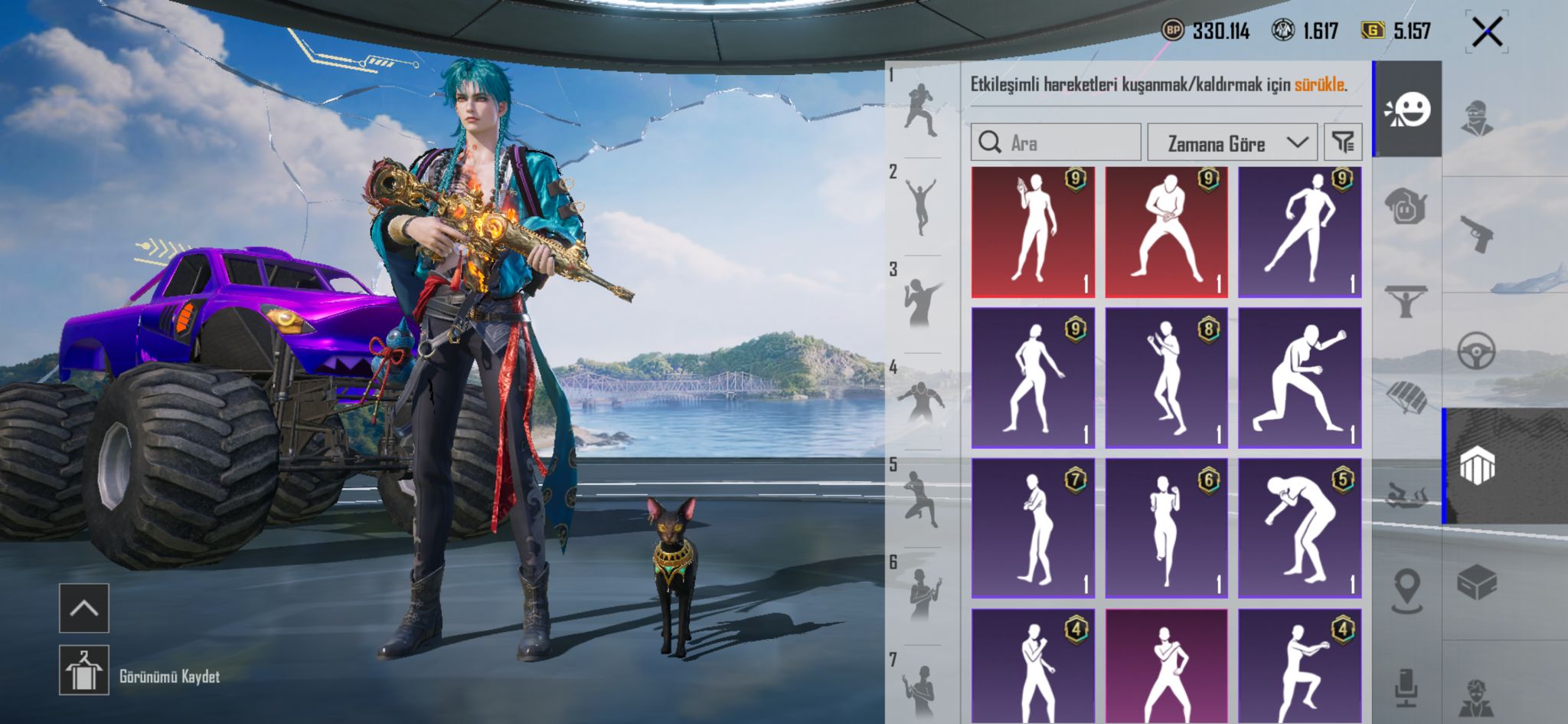Open the pistol weapons category
The width and height of the screenshot is (1568, 724).
1476,234
